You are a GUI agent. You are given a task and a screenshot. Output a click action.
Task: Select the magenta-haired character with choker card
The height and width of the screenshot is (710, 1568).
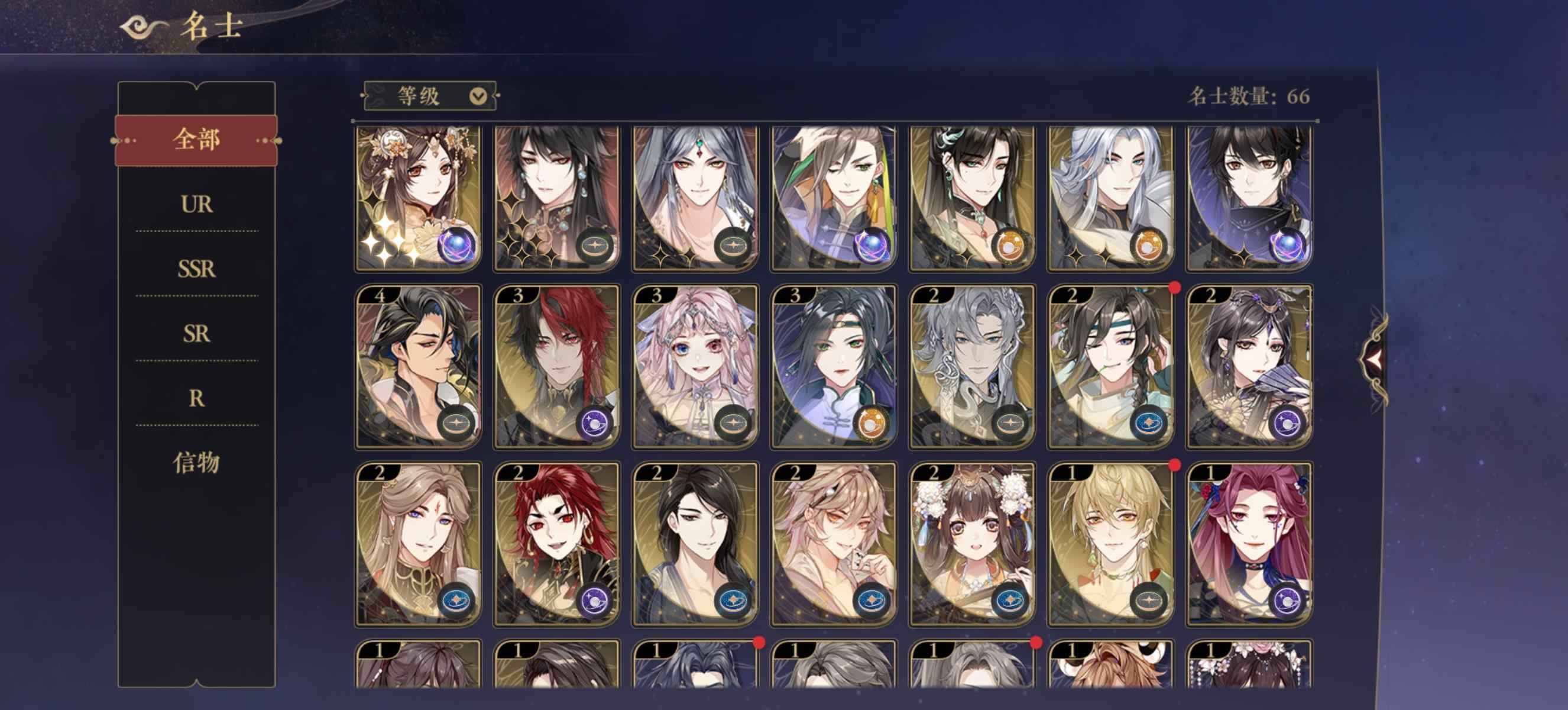(x=1249, y=544)
